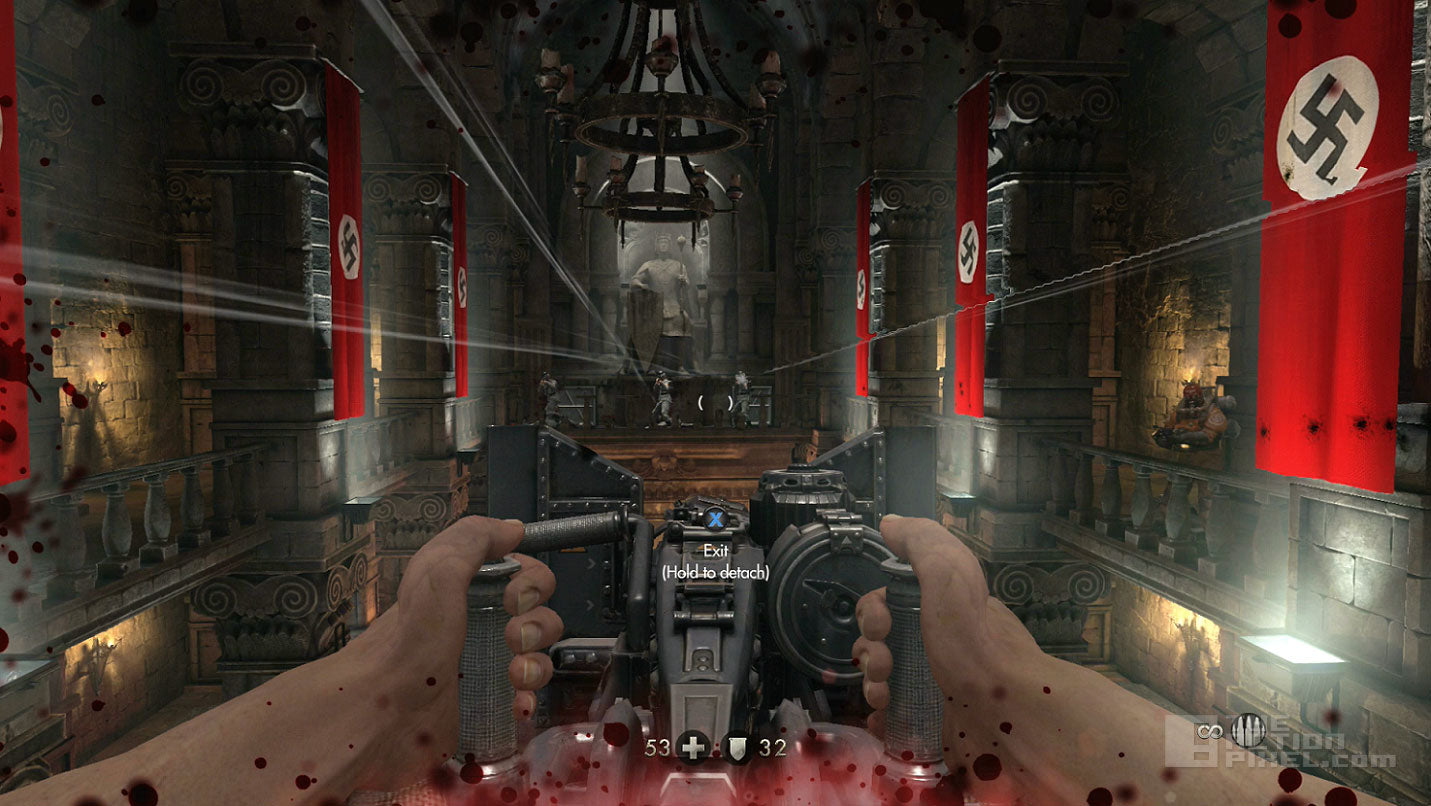1431x806 pixels.
Task: Click the health cross icon
Action: [692, 747]
